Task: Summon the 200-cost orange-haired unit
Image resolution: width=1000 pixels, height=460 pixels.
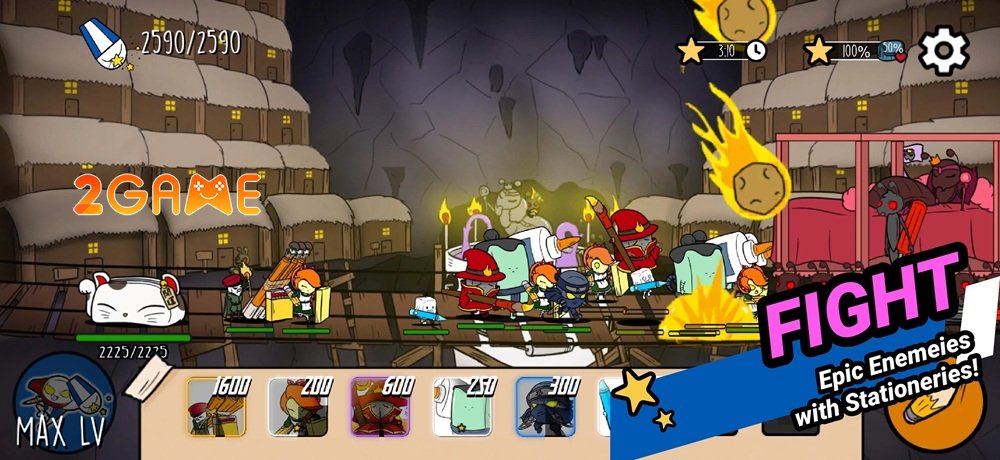Action: point(298,407)
